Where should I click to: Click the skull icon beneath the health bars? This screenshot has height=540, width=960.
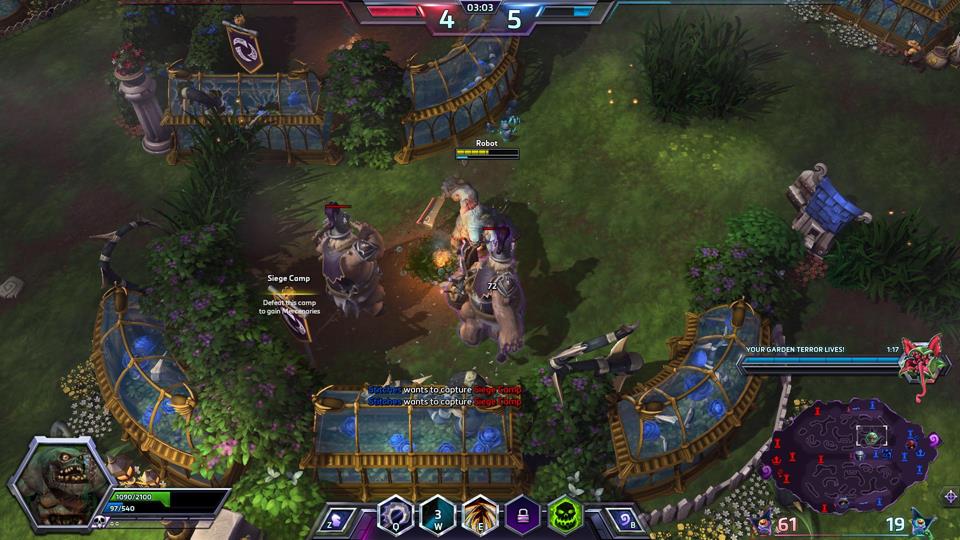[100, 521]
